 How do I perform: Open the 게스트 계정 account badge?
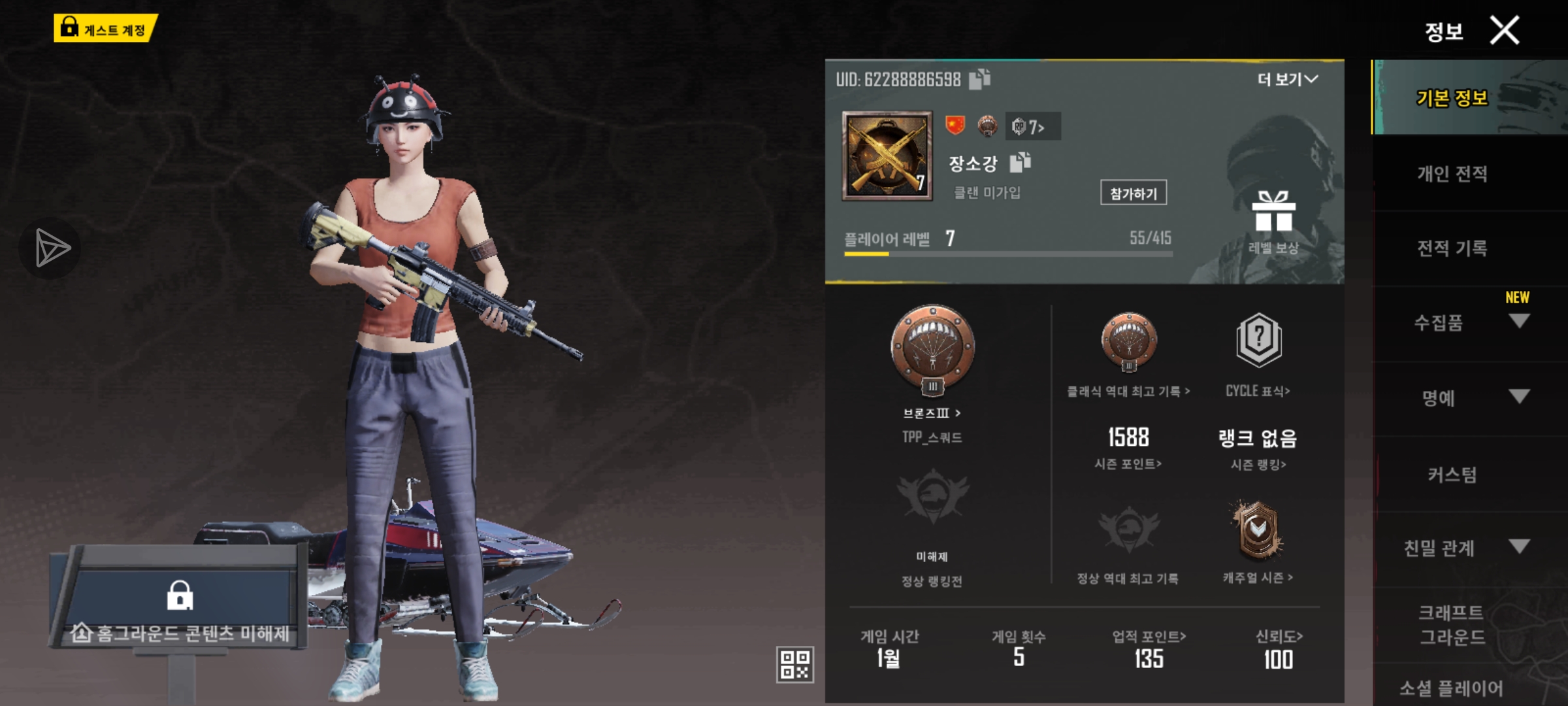(x=105, y=29)
